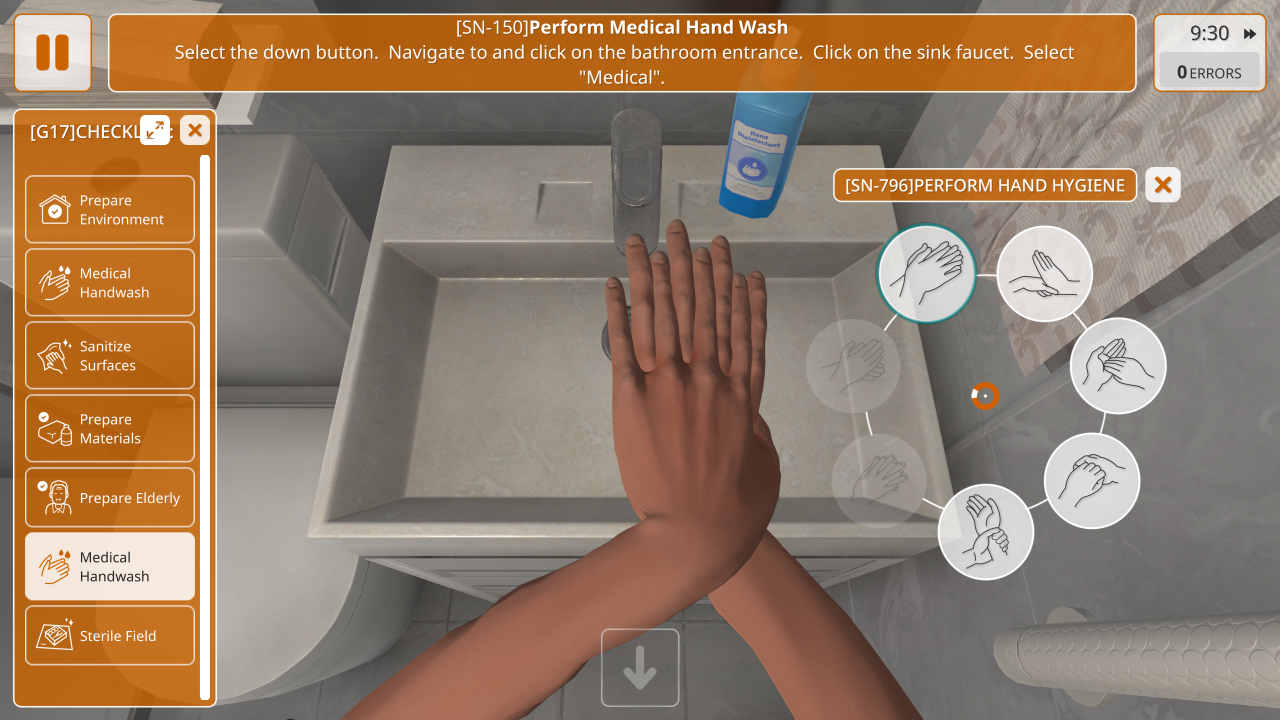Expand the checklist panel
This screenshot has height=720, width=1280.
(155, 129)
